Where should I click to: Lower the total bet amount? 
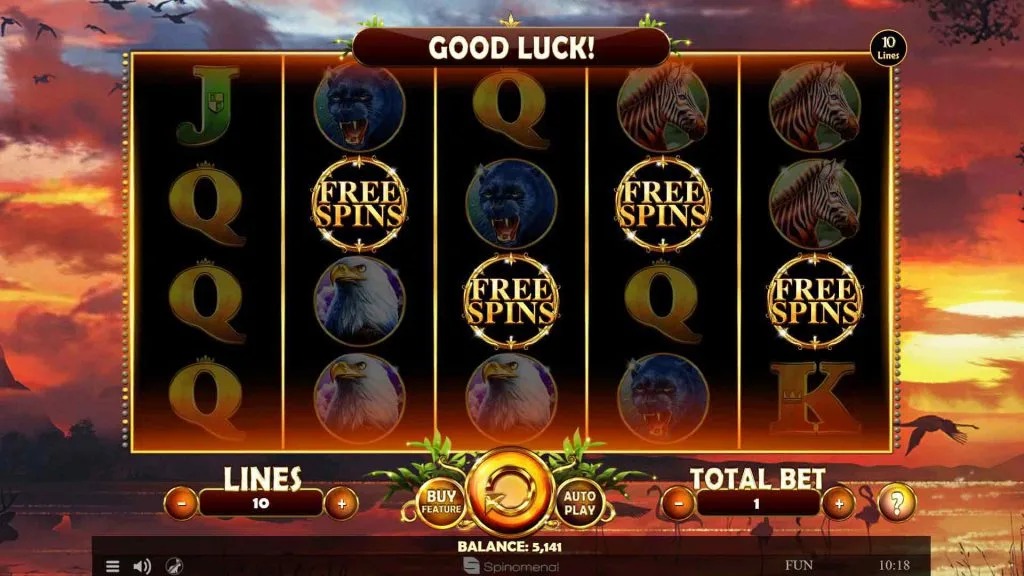[x=679, y=503]
